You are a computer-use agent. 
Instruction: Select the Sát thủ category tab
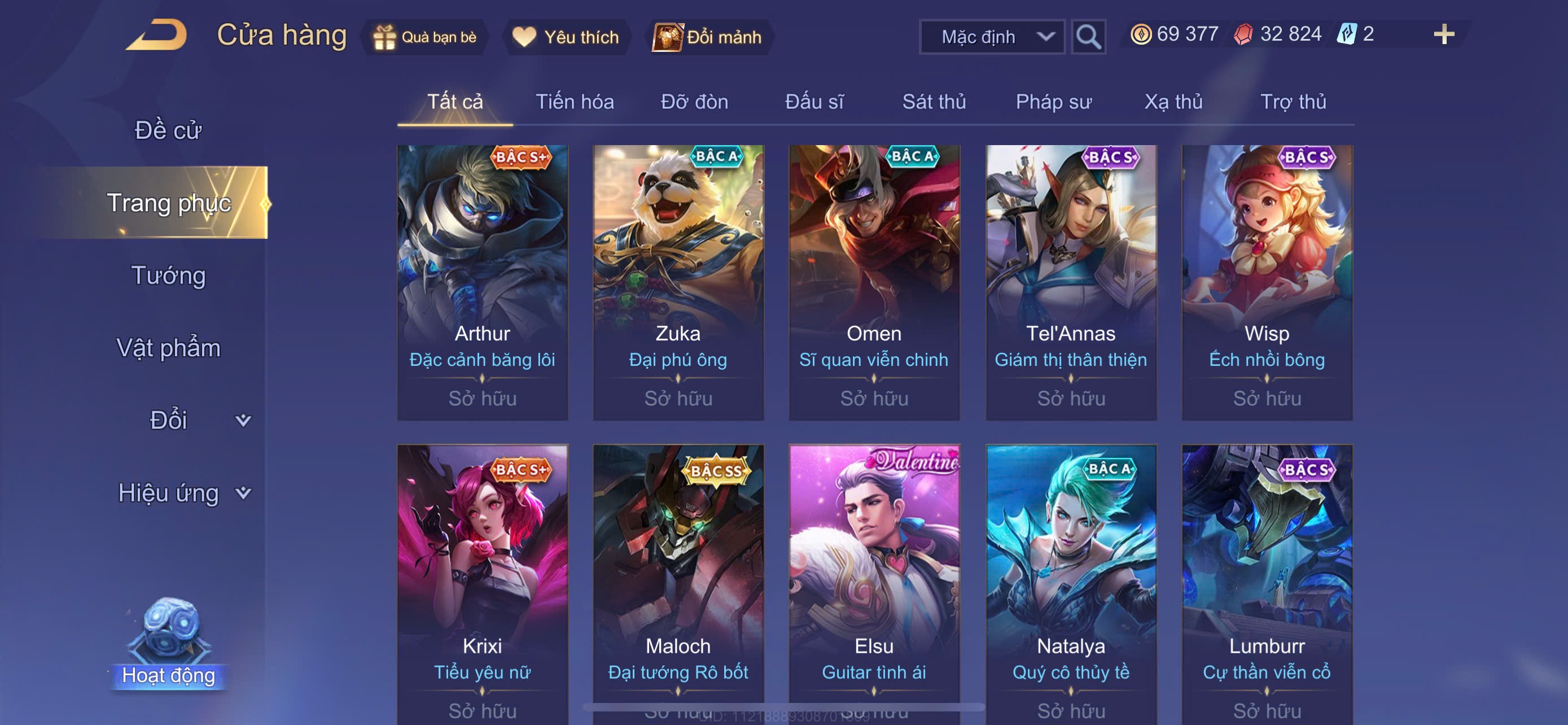click(934, 102)
